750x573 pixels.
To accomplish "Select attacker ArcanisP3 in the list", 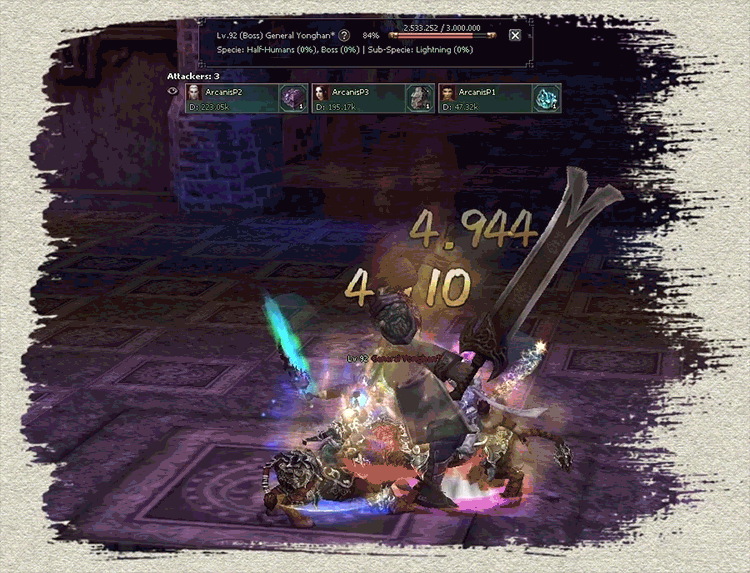I will point(356,97).
